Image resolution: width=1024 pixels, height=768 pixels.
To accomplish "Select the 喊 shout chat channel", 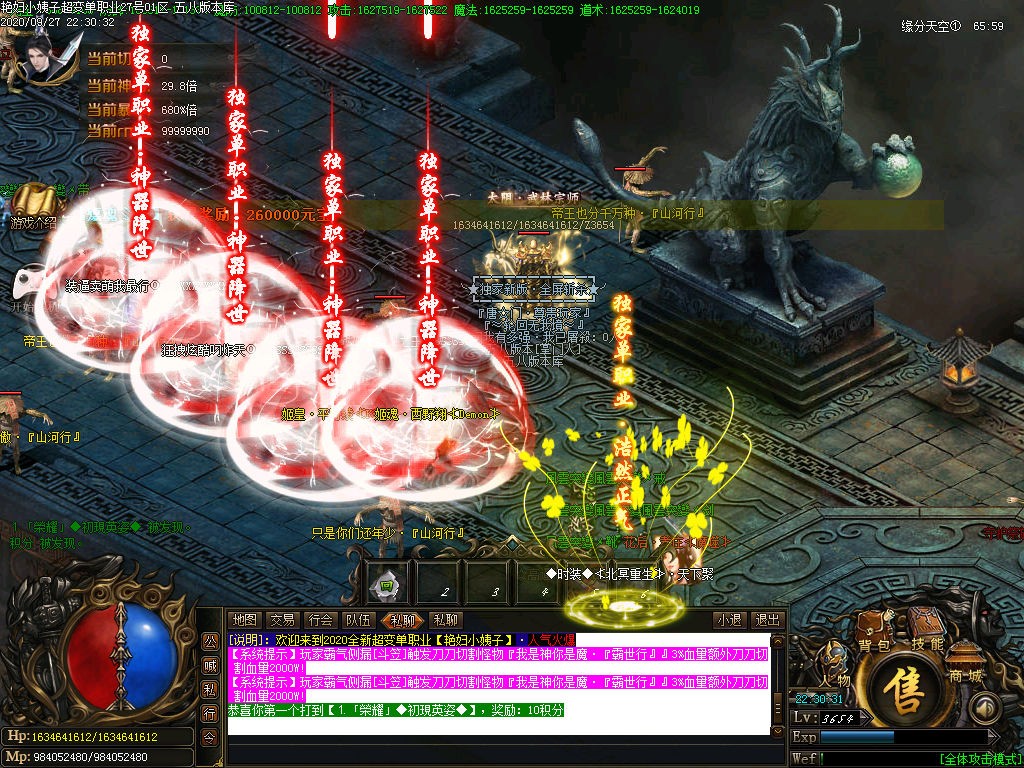I will [x=210, y=665].
